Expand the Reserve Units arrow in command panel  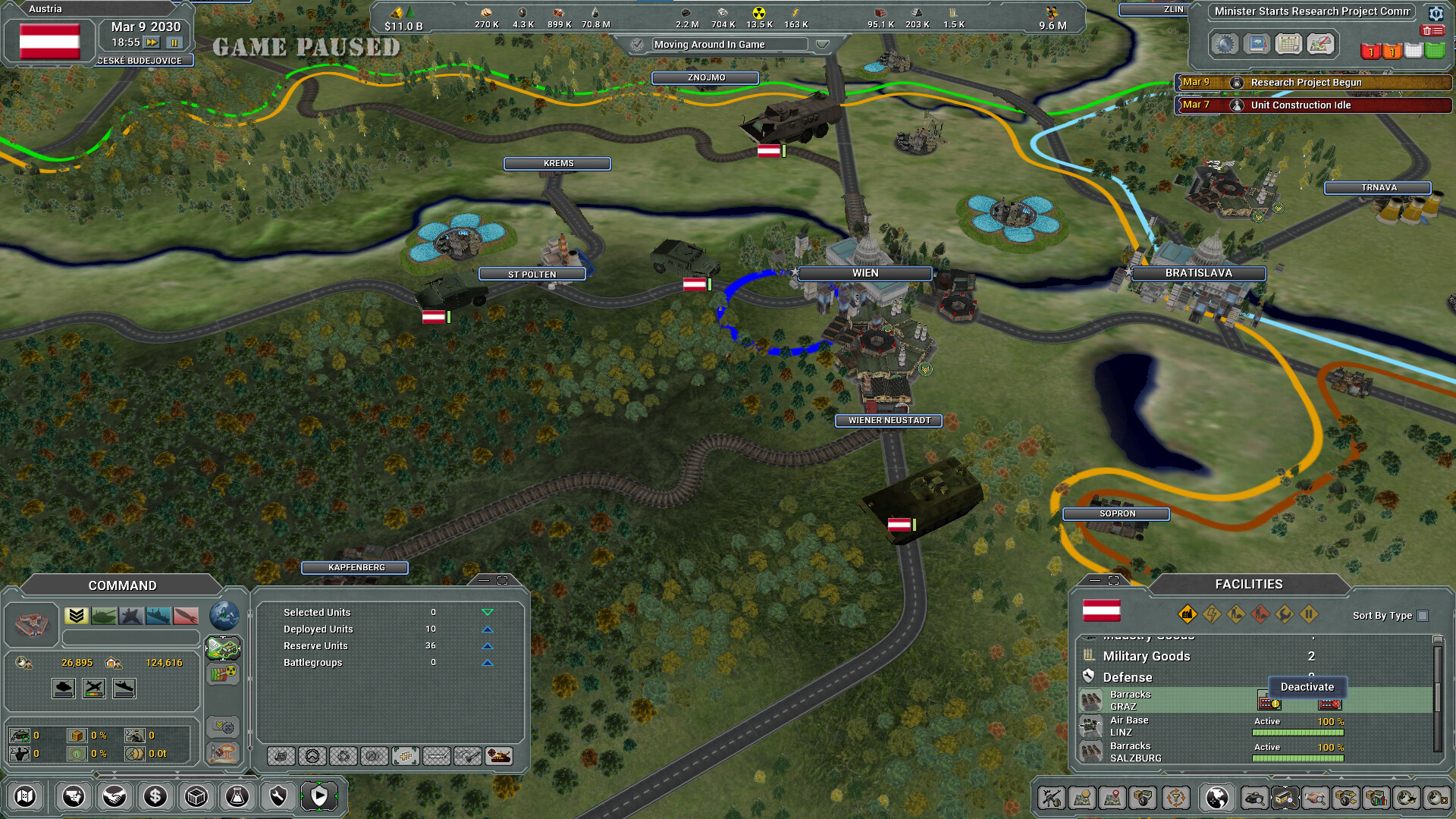(488, 645)
